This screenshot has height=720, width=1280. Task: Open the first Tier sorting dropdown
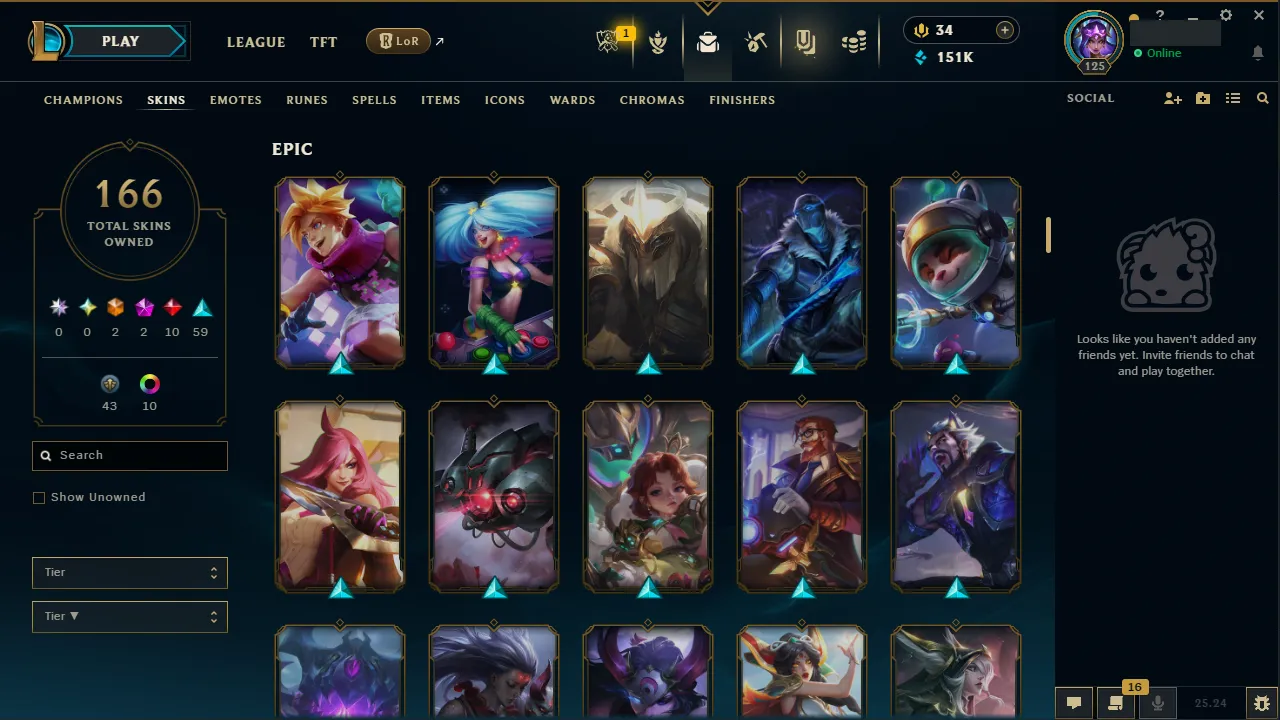tap(129, 572)
